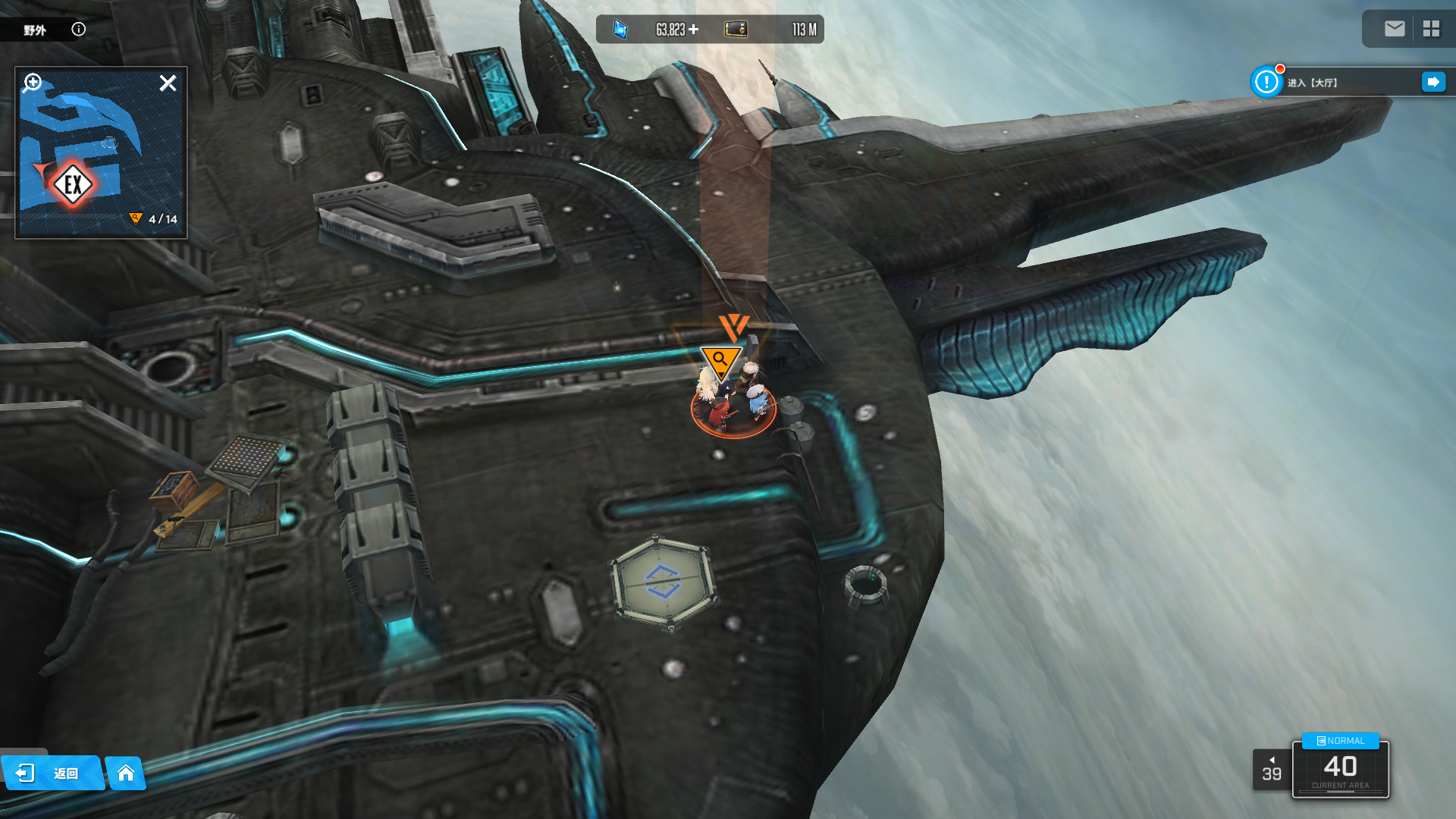Click the 返回 back button
1456x819 pixels.
(x=52, y=773)
